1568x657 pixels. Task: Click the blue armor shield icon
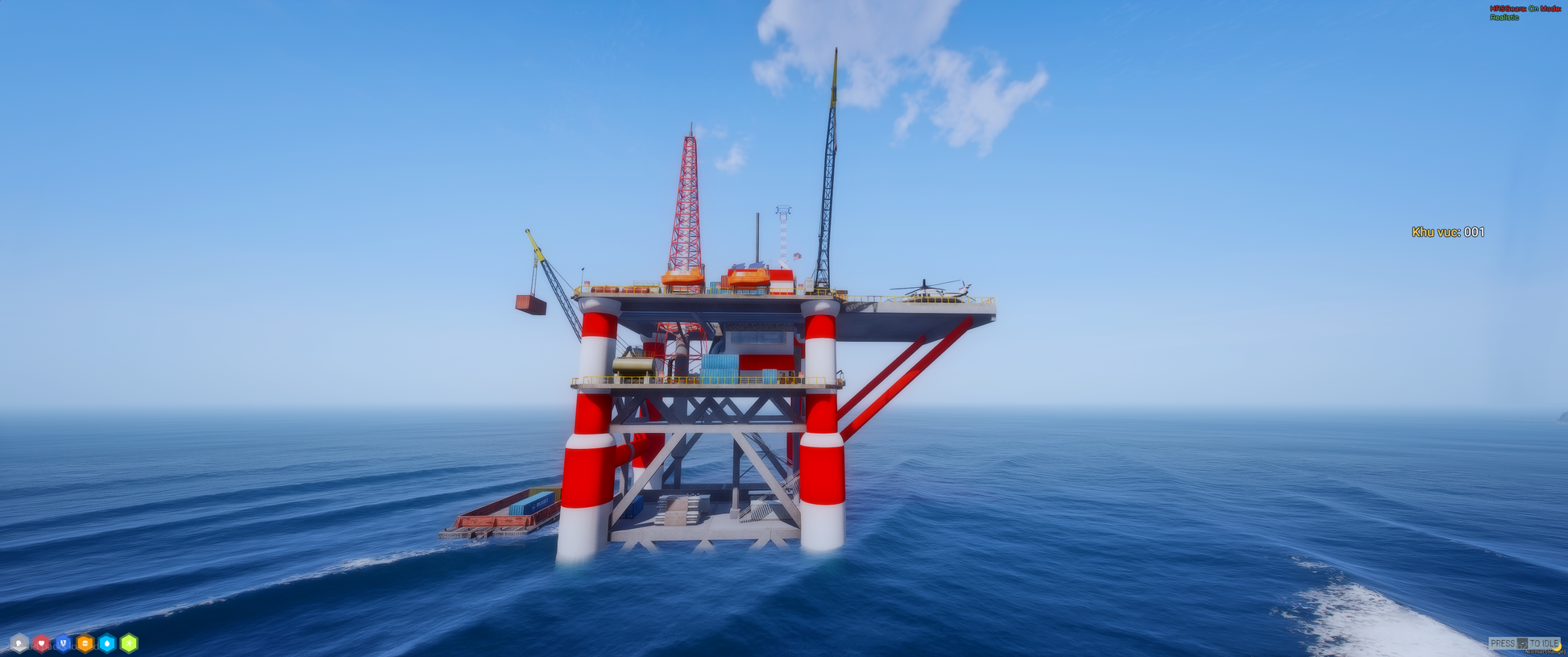pyautogui.click(x=63, y=643)
